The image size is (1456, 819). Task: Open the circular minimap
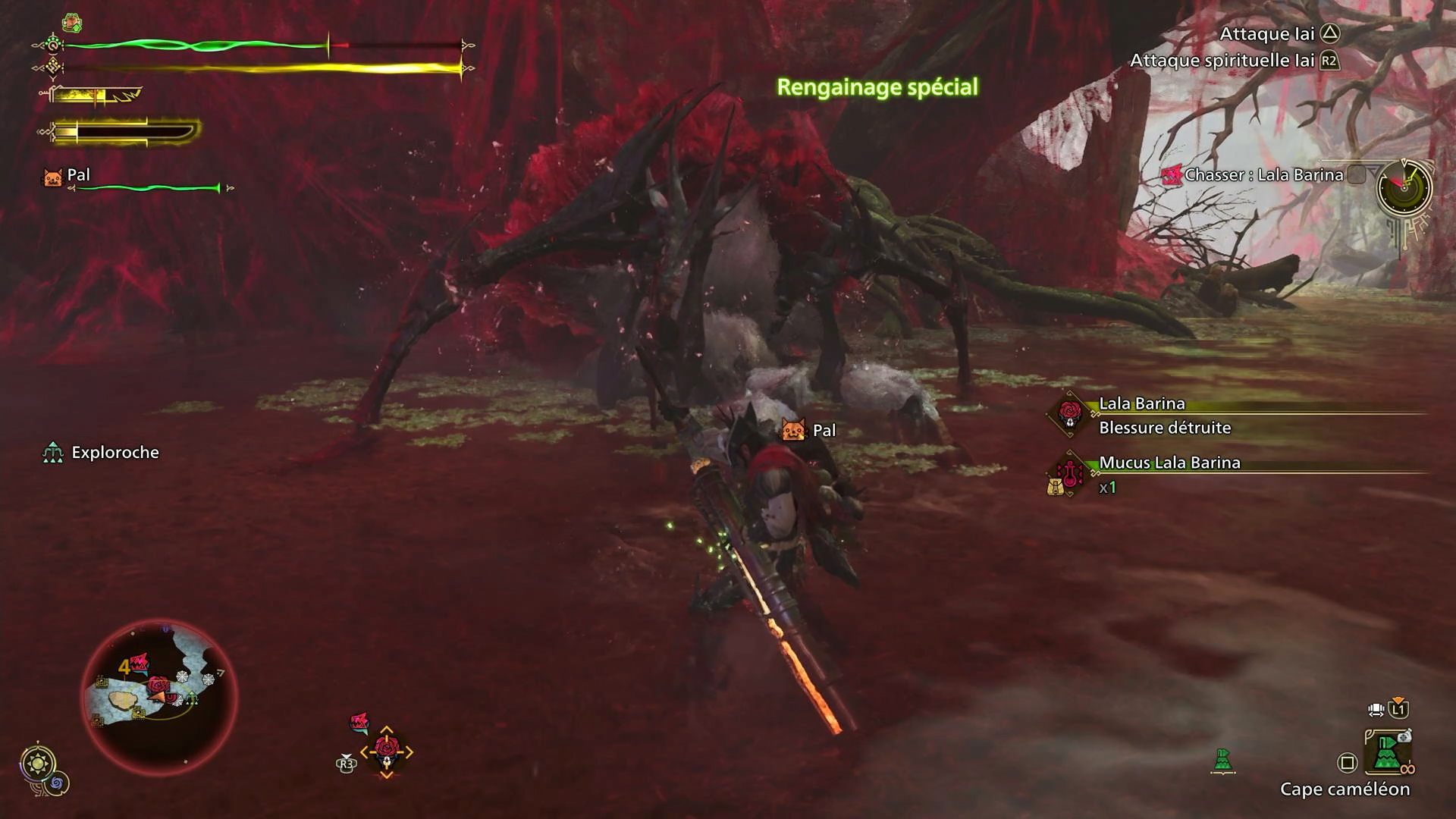pyautogui.click(x=159, y=696)
